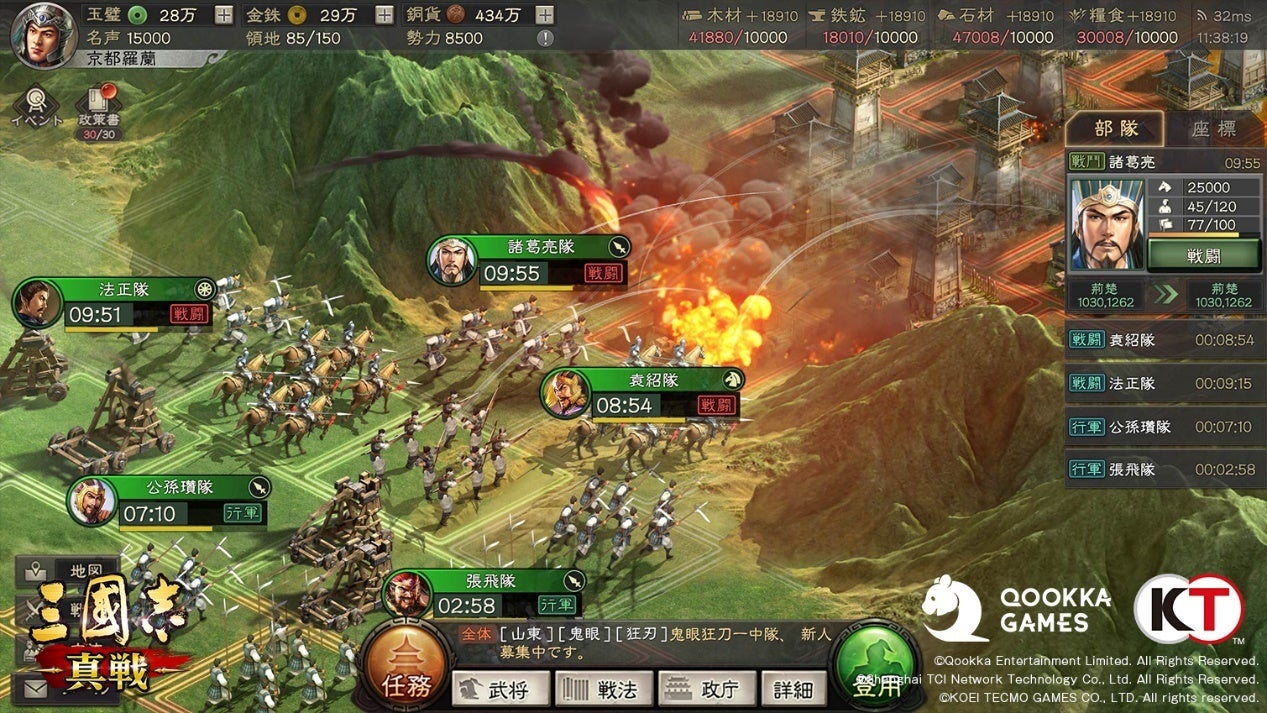Select the 袁紹隊 row in troop list

coord(1165,340)
